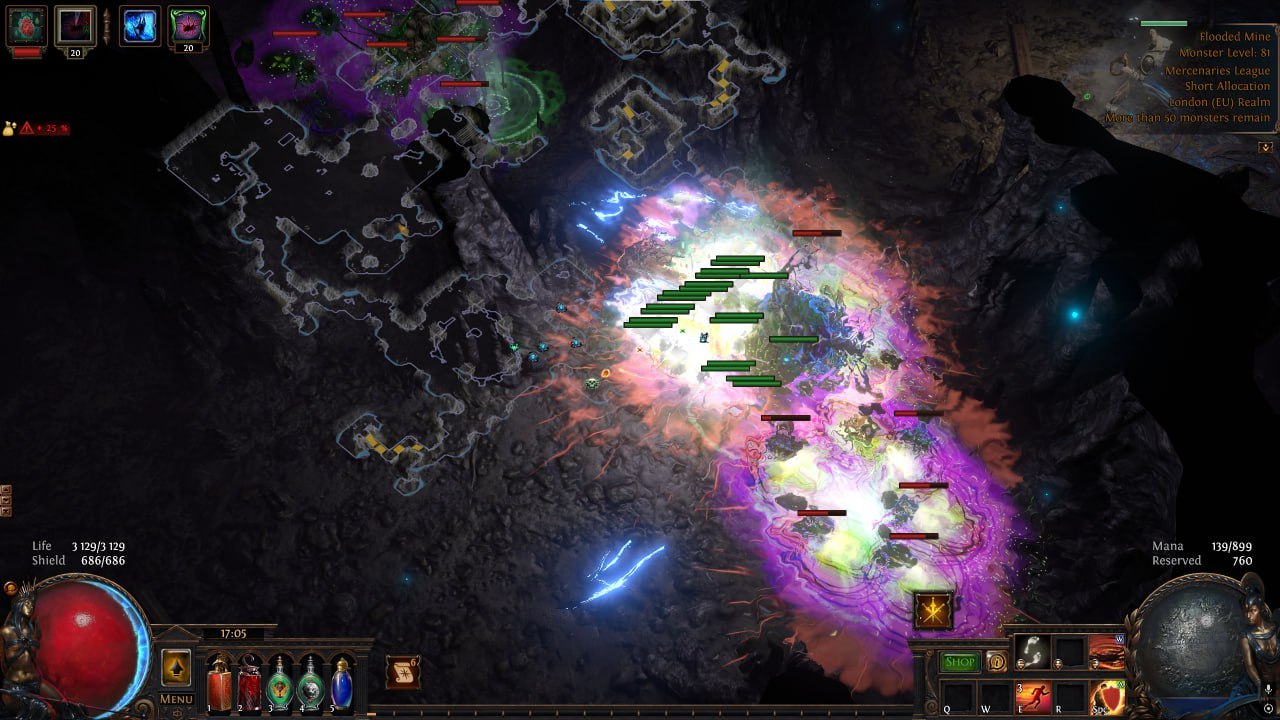Click the orange coin button beside Shop
Image resolution: width=1280 pixels, height=720 pixels.
pyautogui.click(x=996, y=661)
